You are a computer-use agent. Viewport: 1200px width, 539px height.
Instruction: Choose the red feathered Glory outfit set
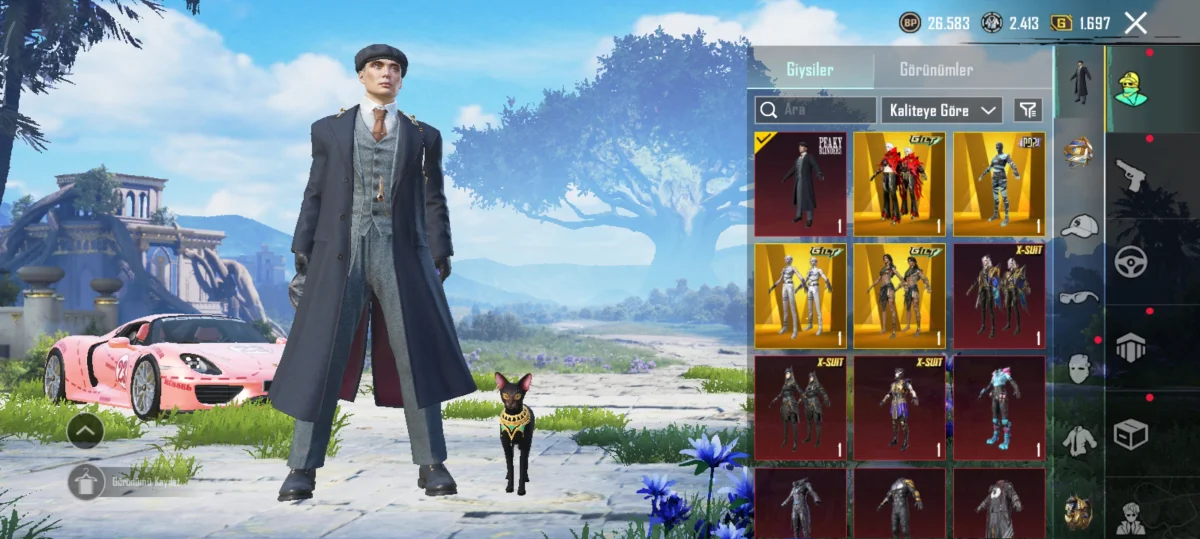click(899, 184)
